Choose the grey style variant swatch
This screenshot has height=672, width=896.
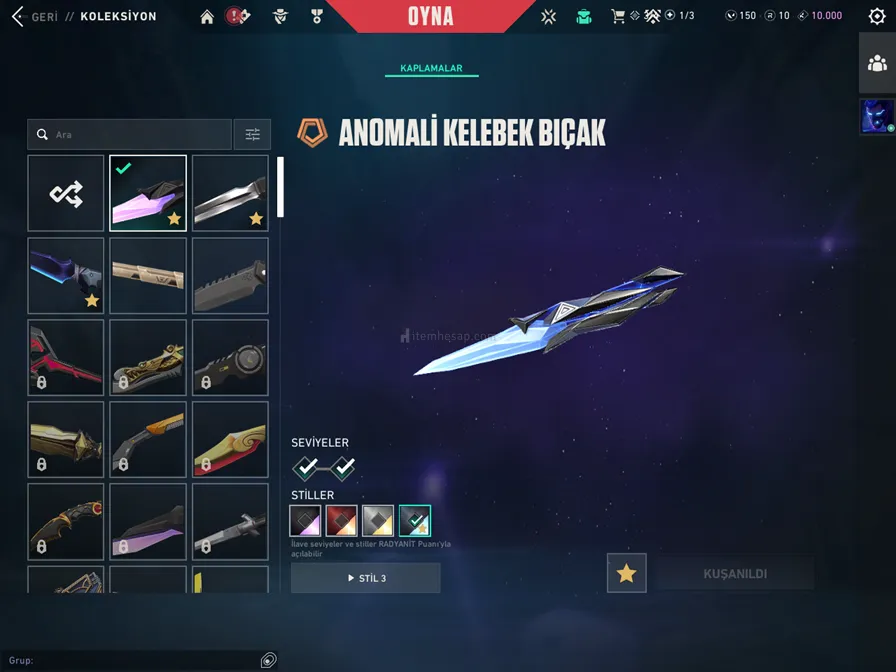(x=378, y=520)
